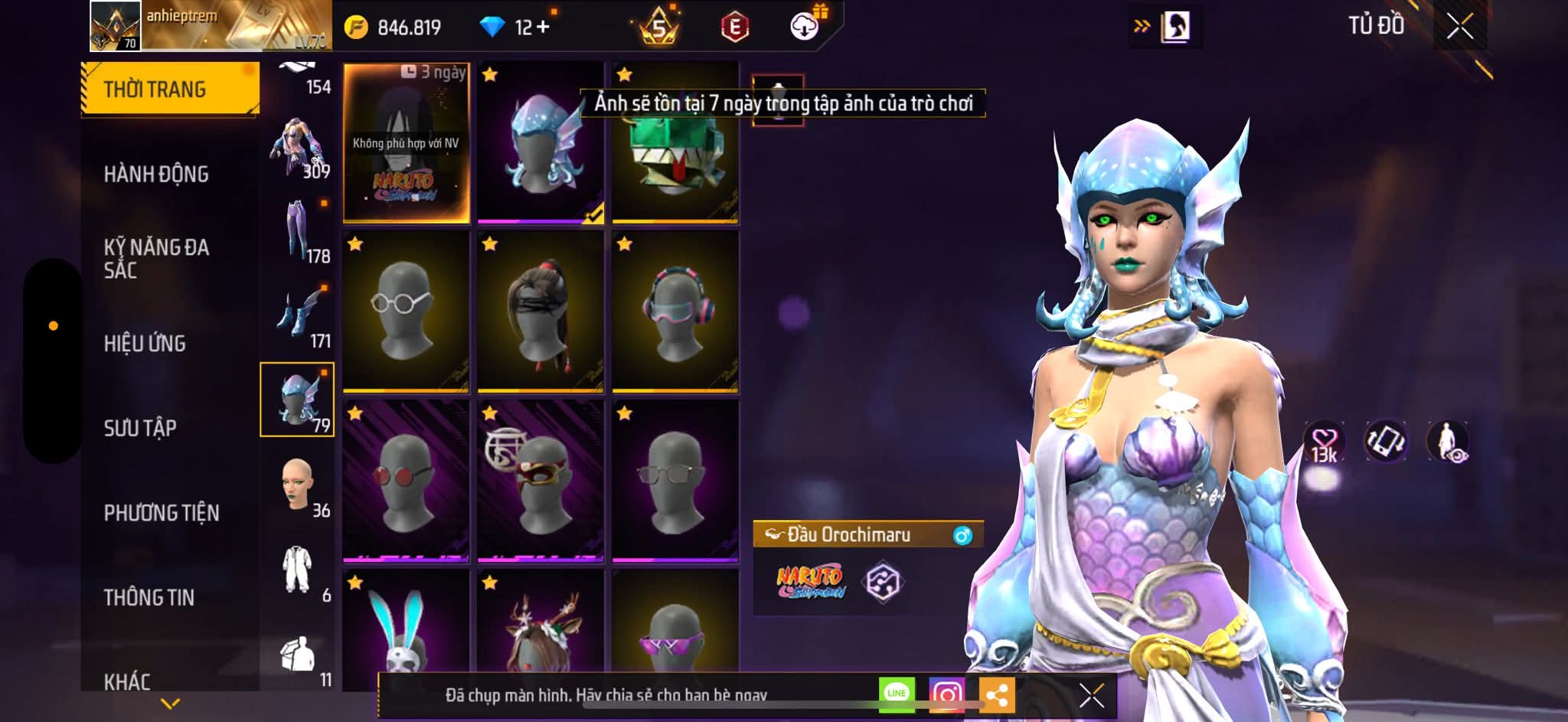Screen dimensions: 1568x722
Task: Share screenshot via Instagram
Action: (x=947, y=694)
